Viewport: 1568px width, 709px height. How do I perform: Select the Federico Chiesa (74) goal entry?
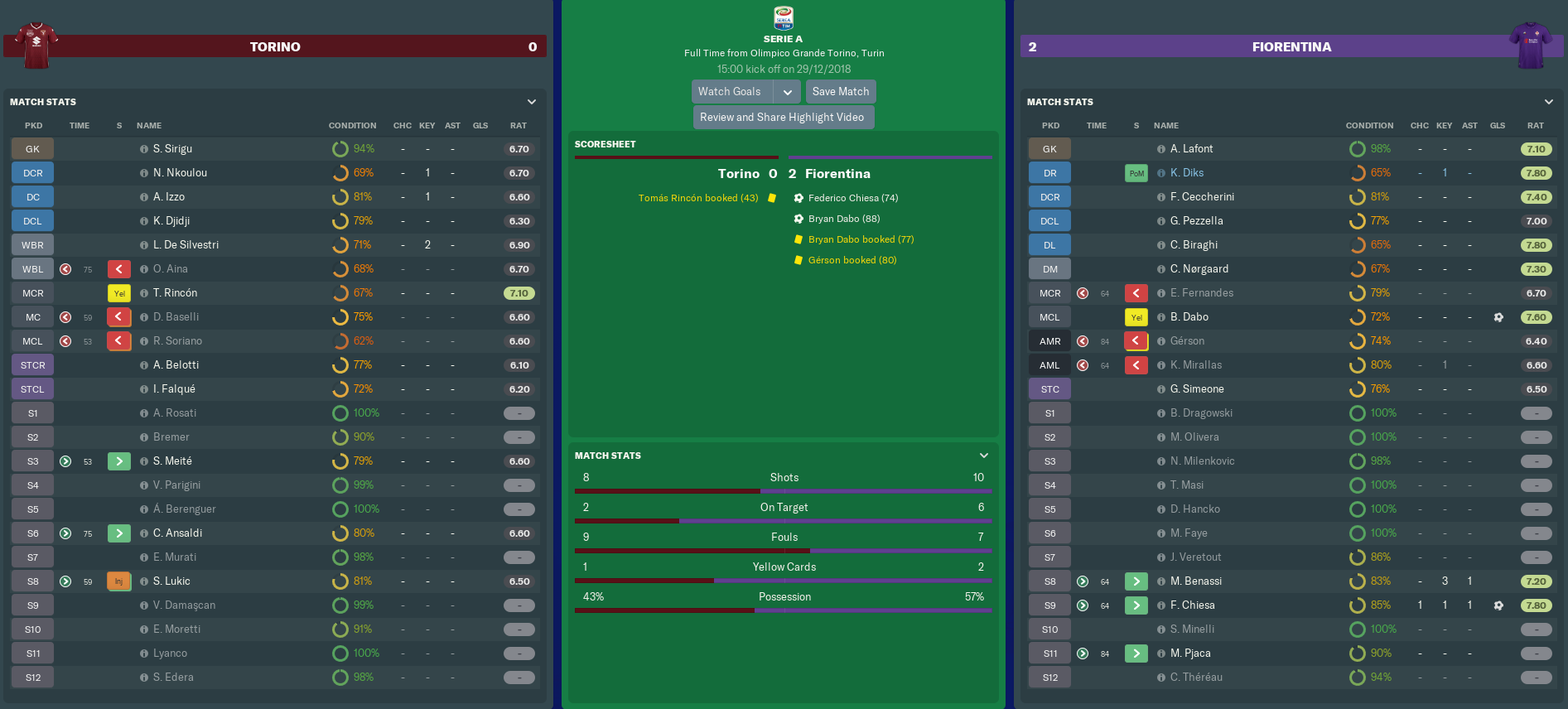(x=852, y=198)
